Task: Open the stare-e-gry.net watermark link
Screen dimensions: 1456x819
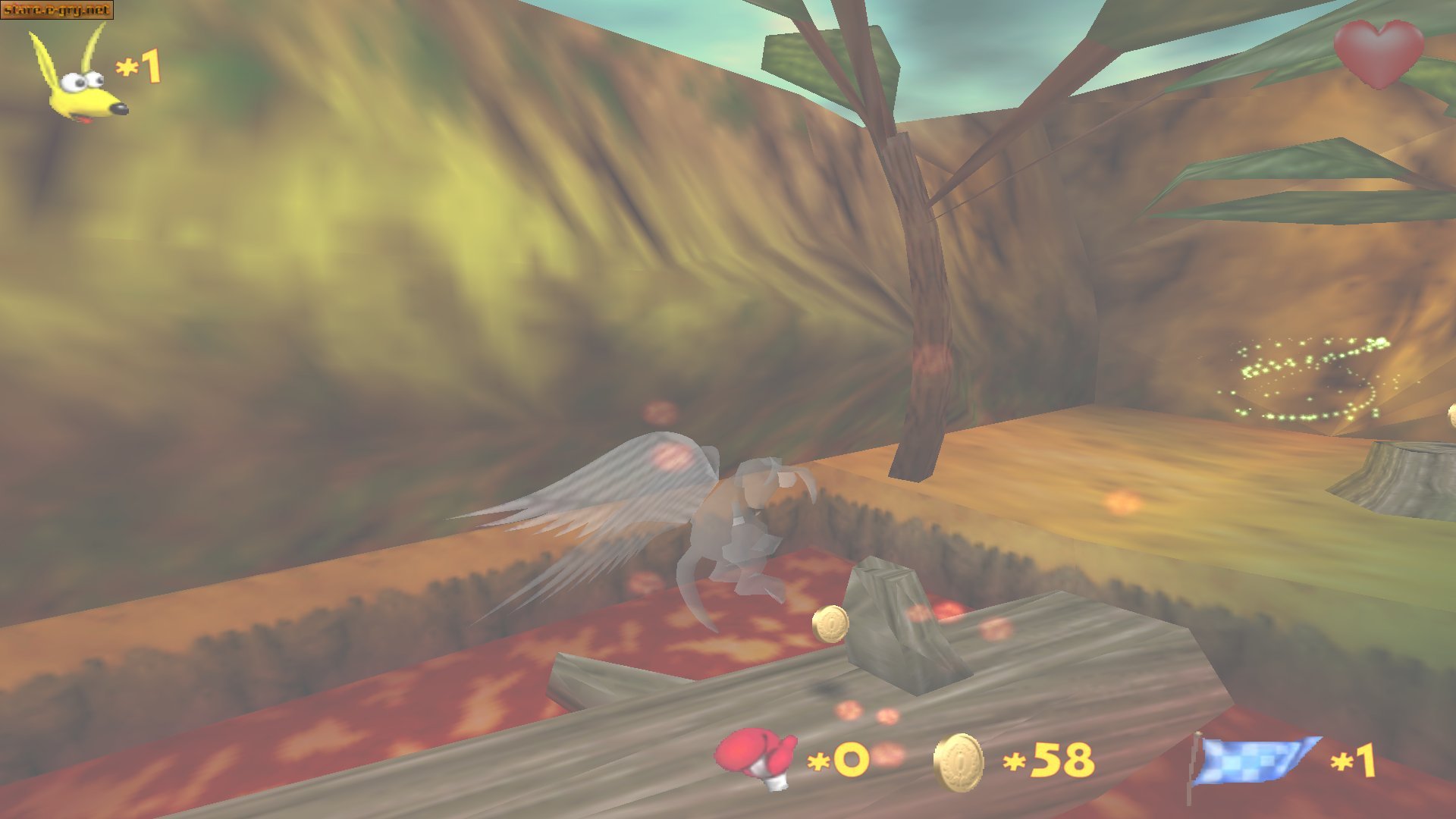Action: tap(57, 10)
